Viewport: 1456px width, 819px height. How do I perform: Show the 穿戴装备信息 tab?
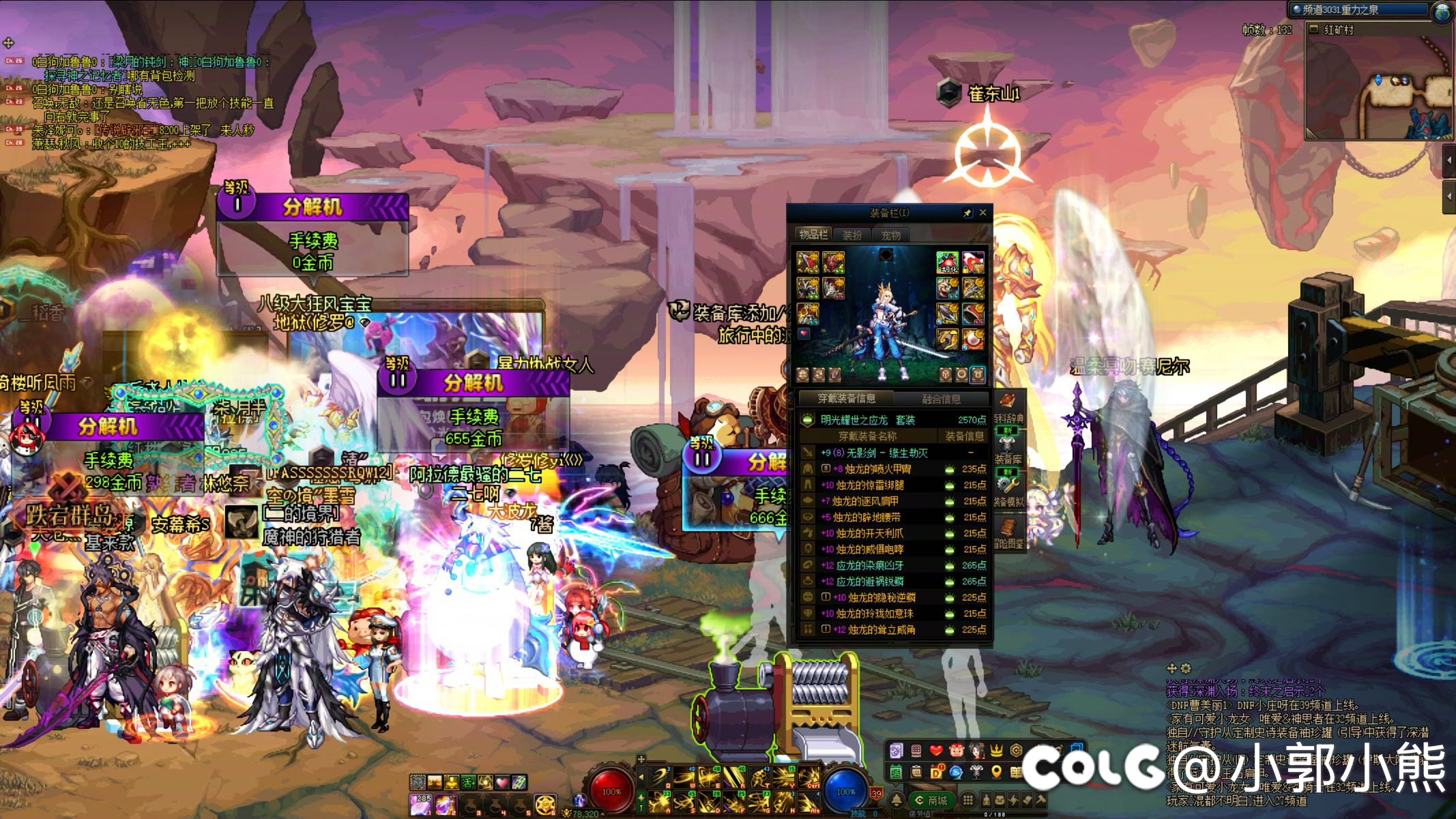pyautogui.click(x=847, y=399)
